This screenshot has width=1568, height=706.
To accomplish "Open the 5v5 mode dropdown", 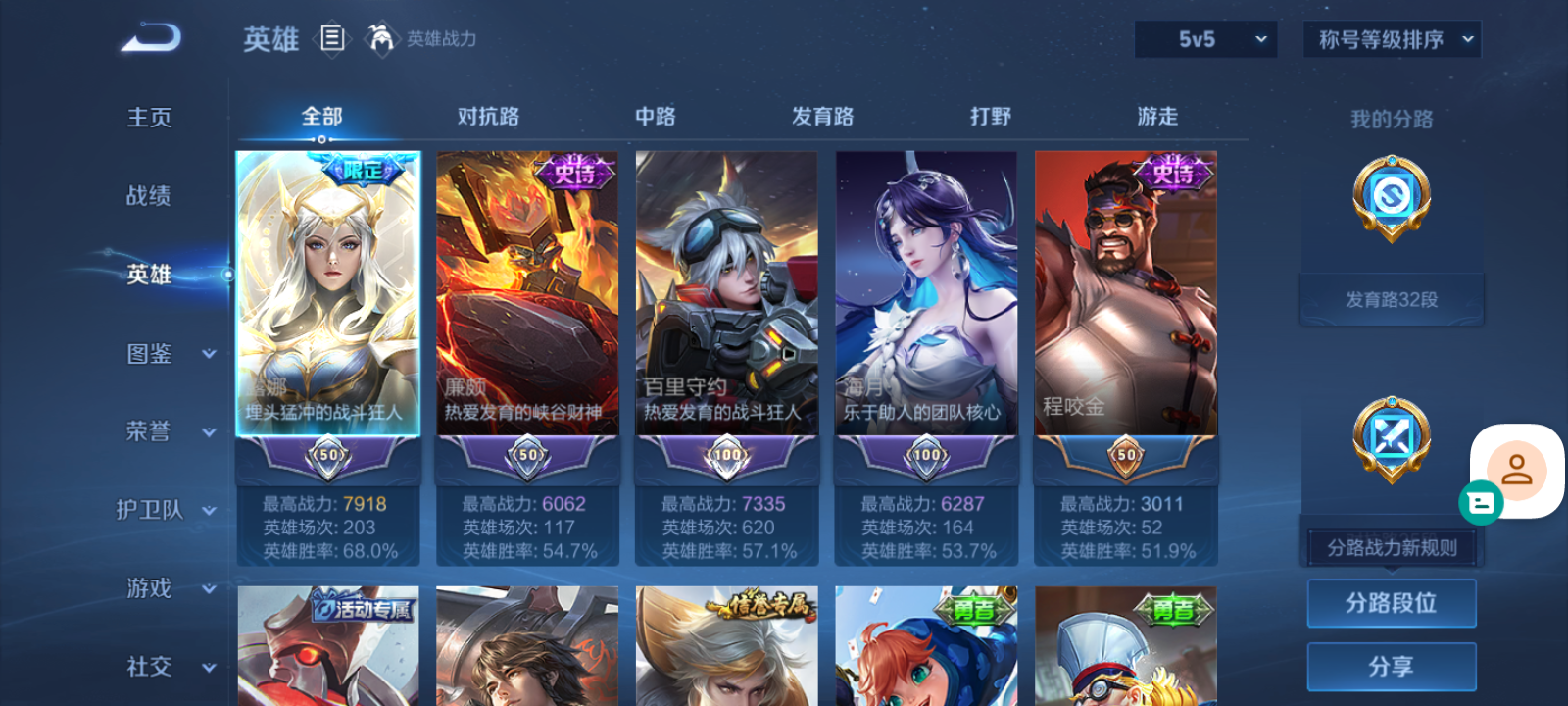I will point(1205,39).
